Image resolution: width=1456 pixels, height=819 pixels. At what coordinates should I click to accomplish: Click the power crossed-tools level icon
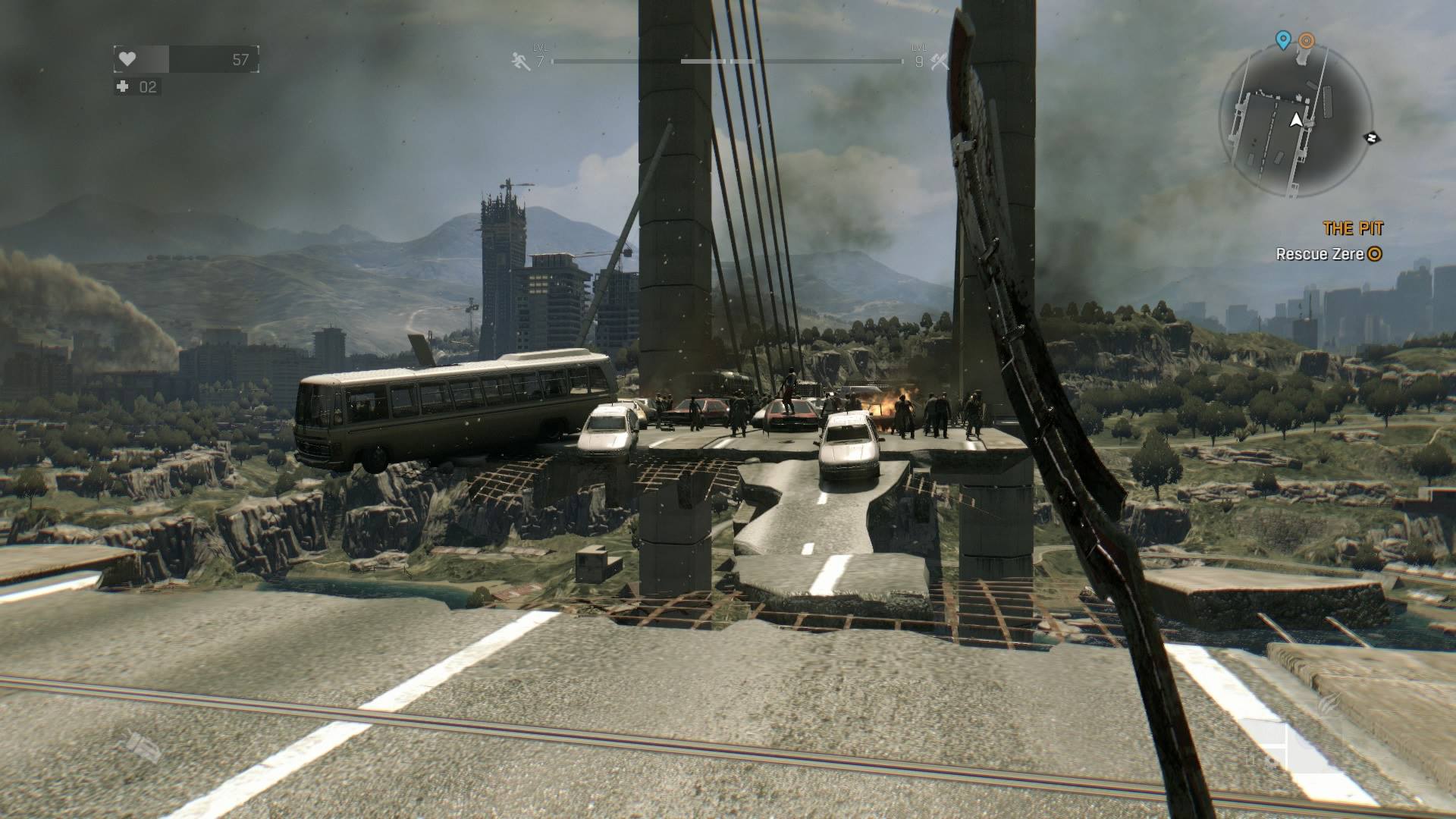click(x=939, y=61)
